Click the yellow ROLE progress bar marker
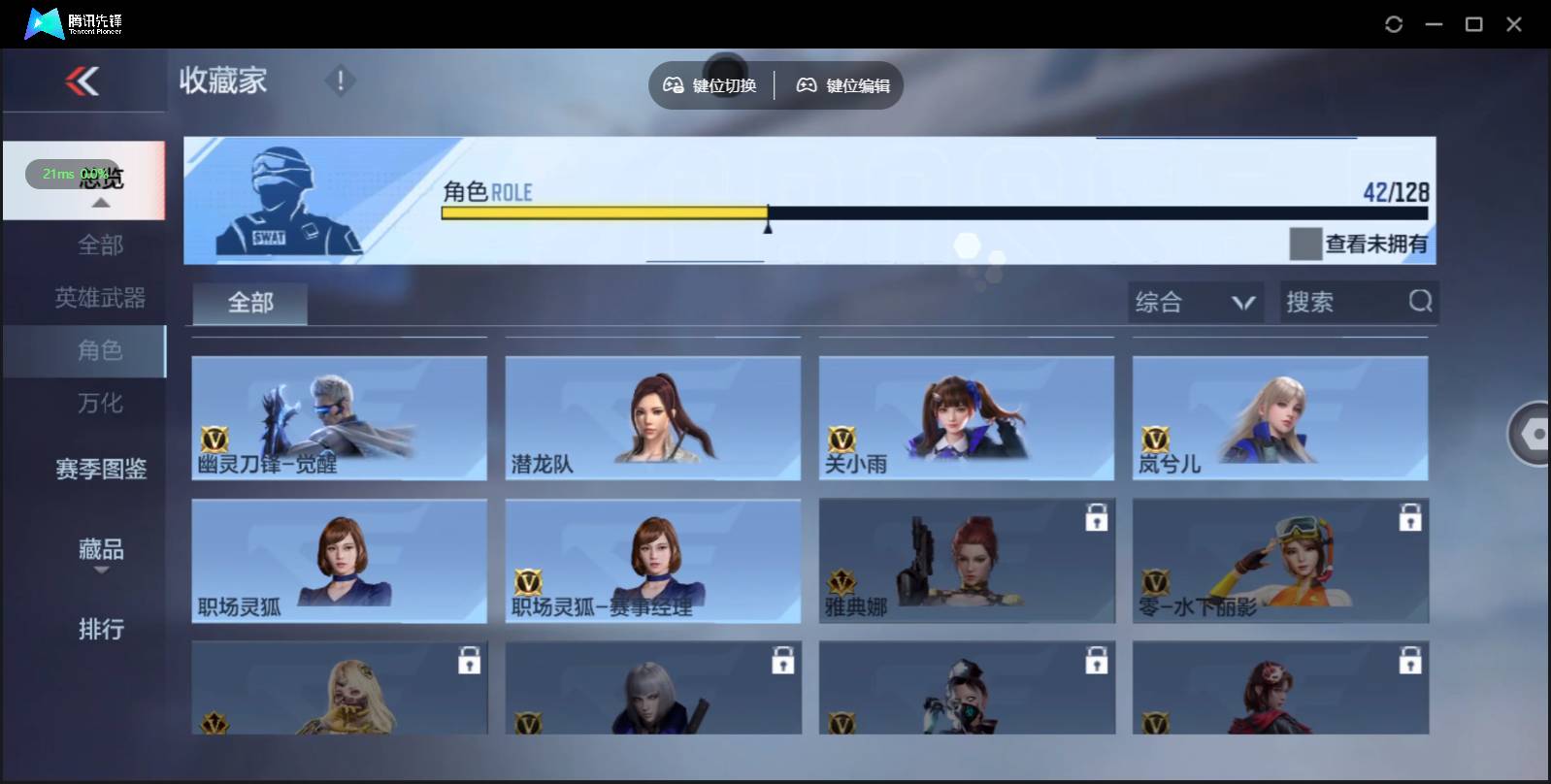 pyautogui.click(x=768, y=218)
